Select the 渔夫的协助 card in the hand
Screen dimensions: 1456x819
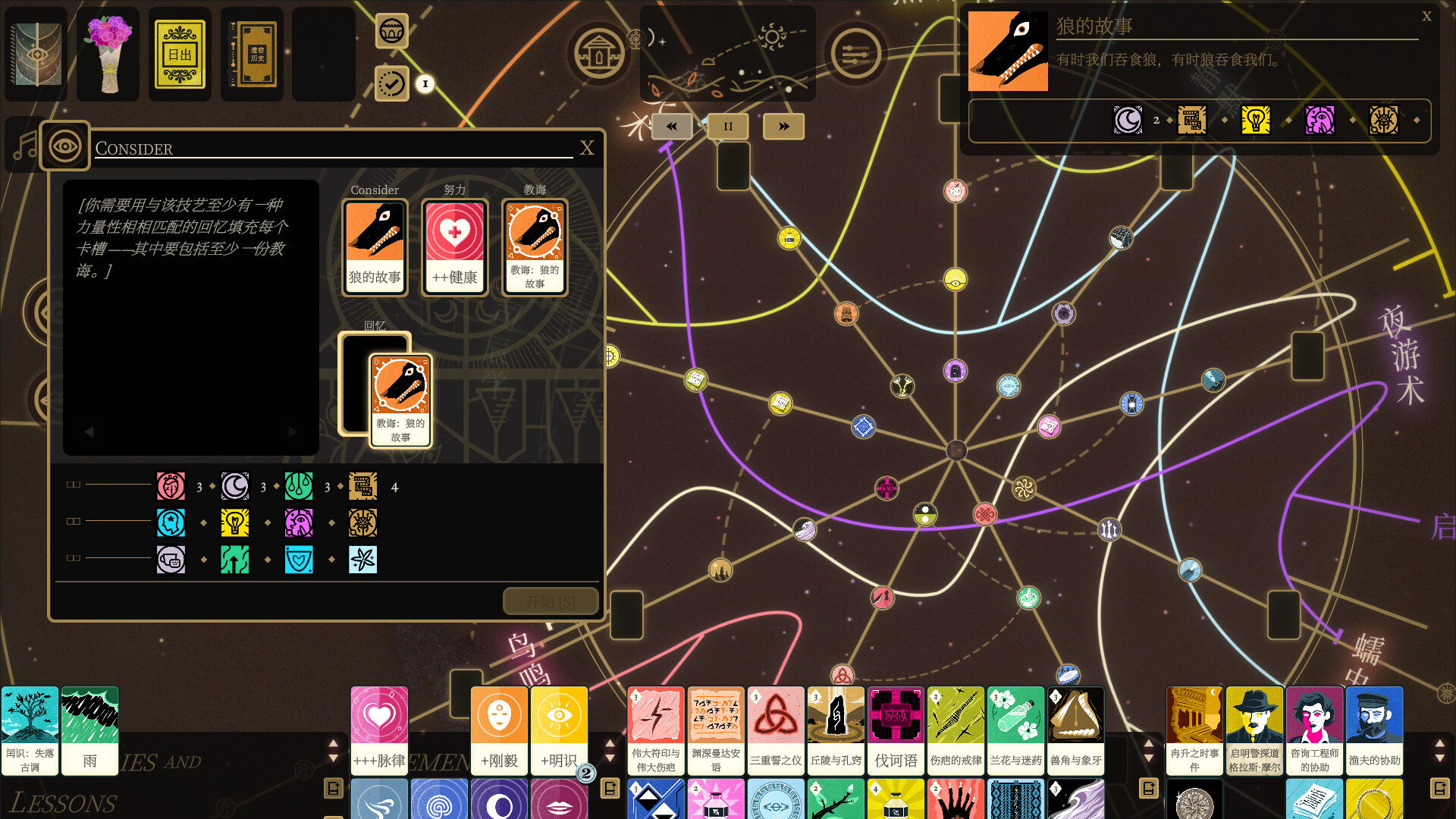(1374, 730)
